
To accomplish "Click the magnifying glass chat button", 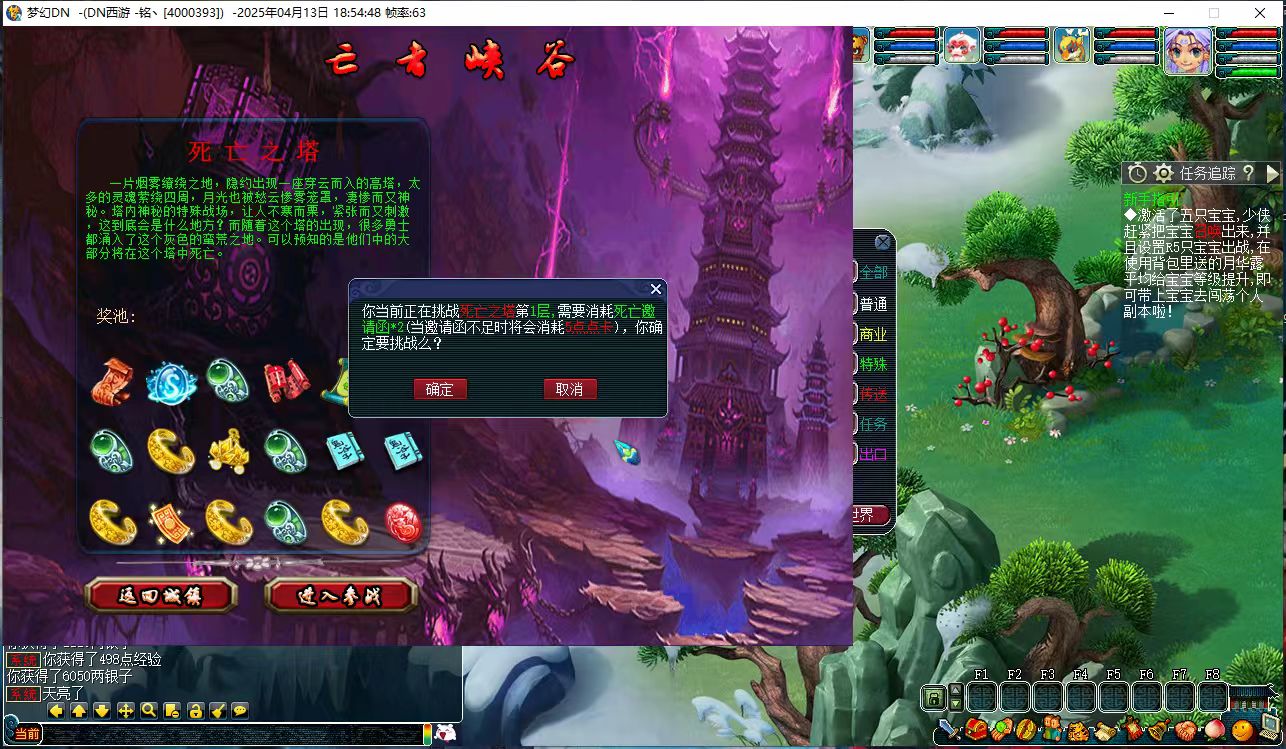I will tap(149, 710).
